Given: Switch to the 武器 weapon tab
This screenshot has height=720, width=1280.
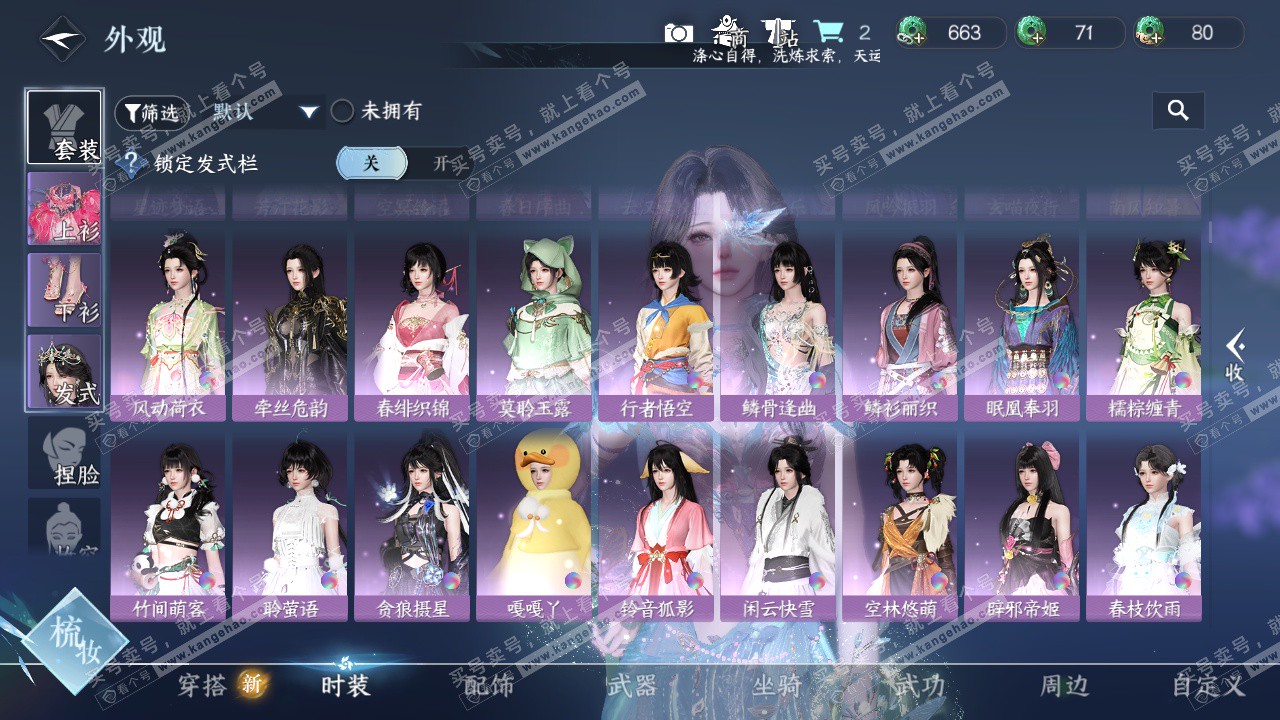Looking at the screenshot, I should click(632, 685).
